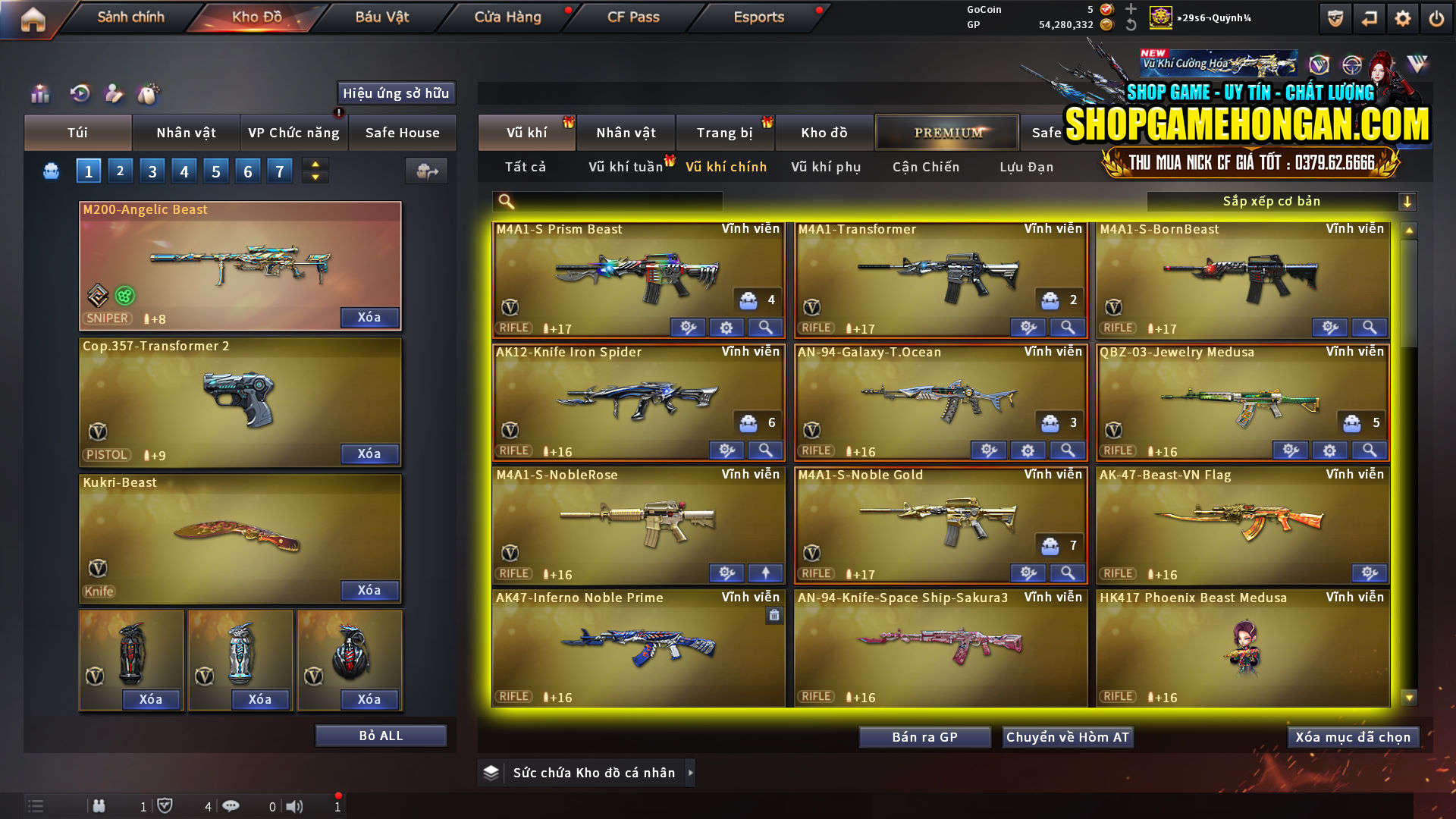Click the magnifier icon on M4A1-S Prism Beast
The width and height of the screenshot is (1456, 819).
[765, 327]
